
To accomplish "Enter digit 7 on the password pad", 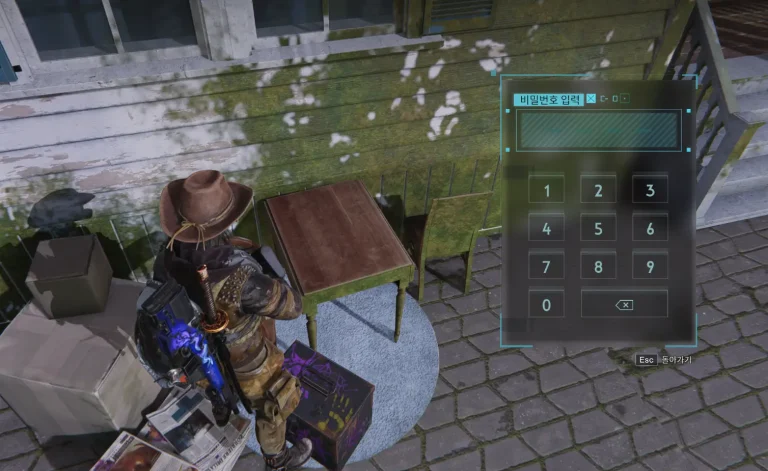I will click(x=546, y=266).
